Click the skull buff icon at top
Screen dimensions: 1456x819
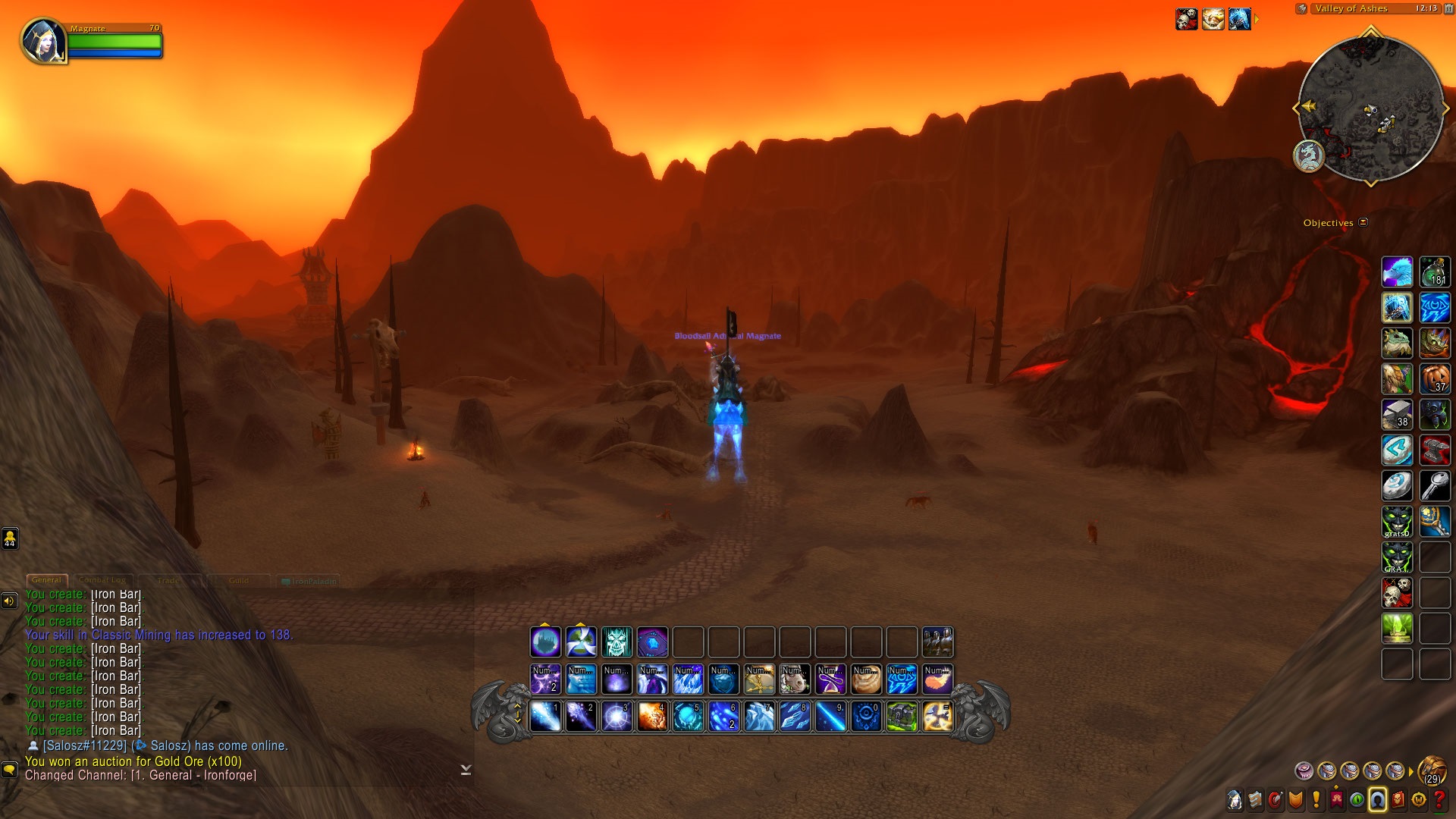1186,19
